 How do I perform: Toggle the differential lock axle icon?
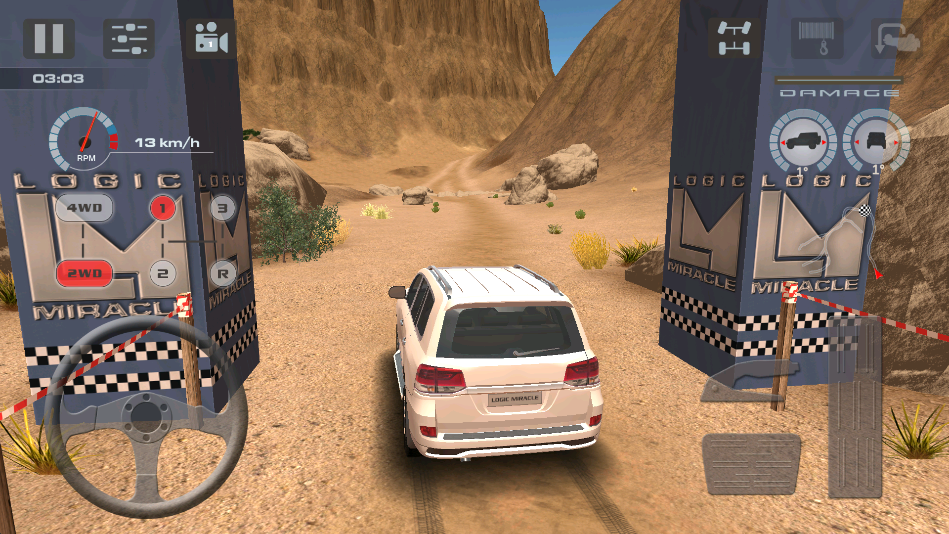(733, 38)
